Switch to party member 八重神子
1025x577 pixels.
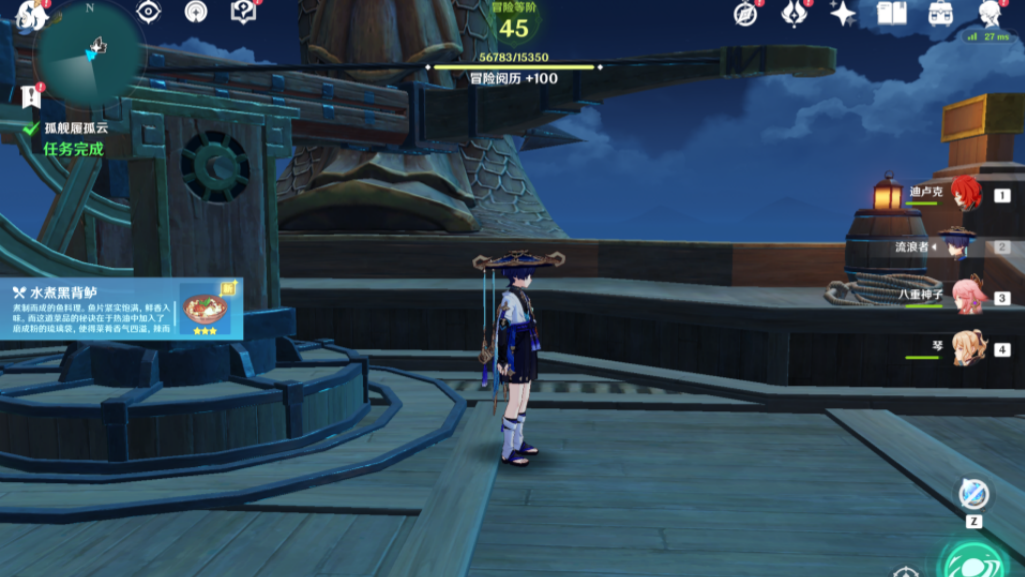966,297
